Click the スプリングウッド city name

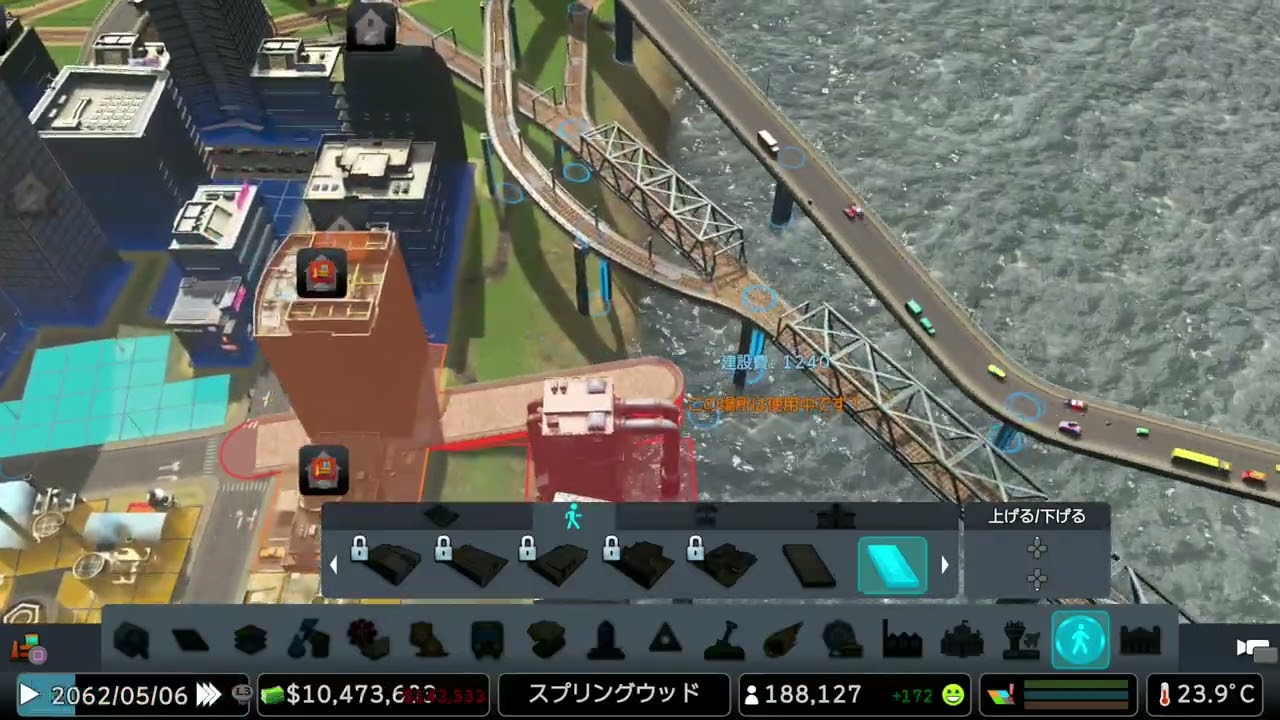tap(613, 695)
